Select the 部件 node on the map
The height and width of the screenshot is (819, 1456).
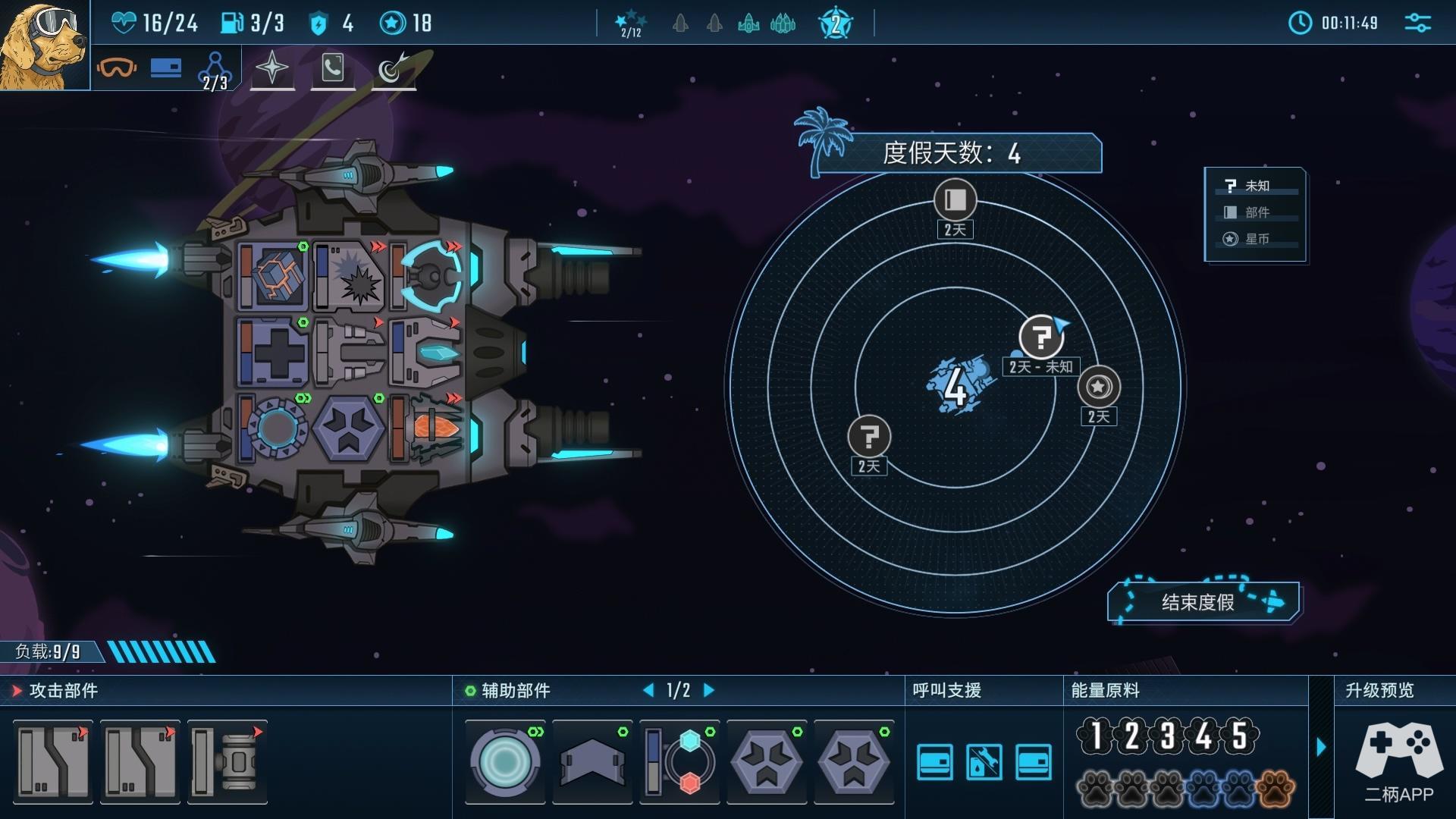tap(955, 200)
